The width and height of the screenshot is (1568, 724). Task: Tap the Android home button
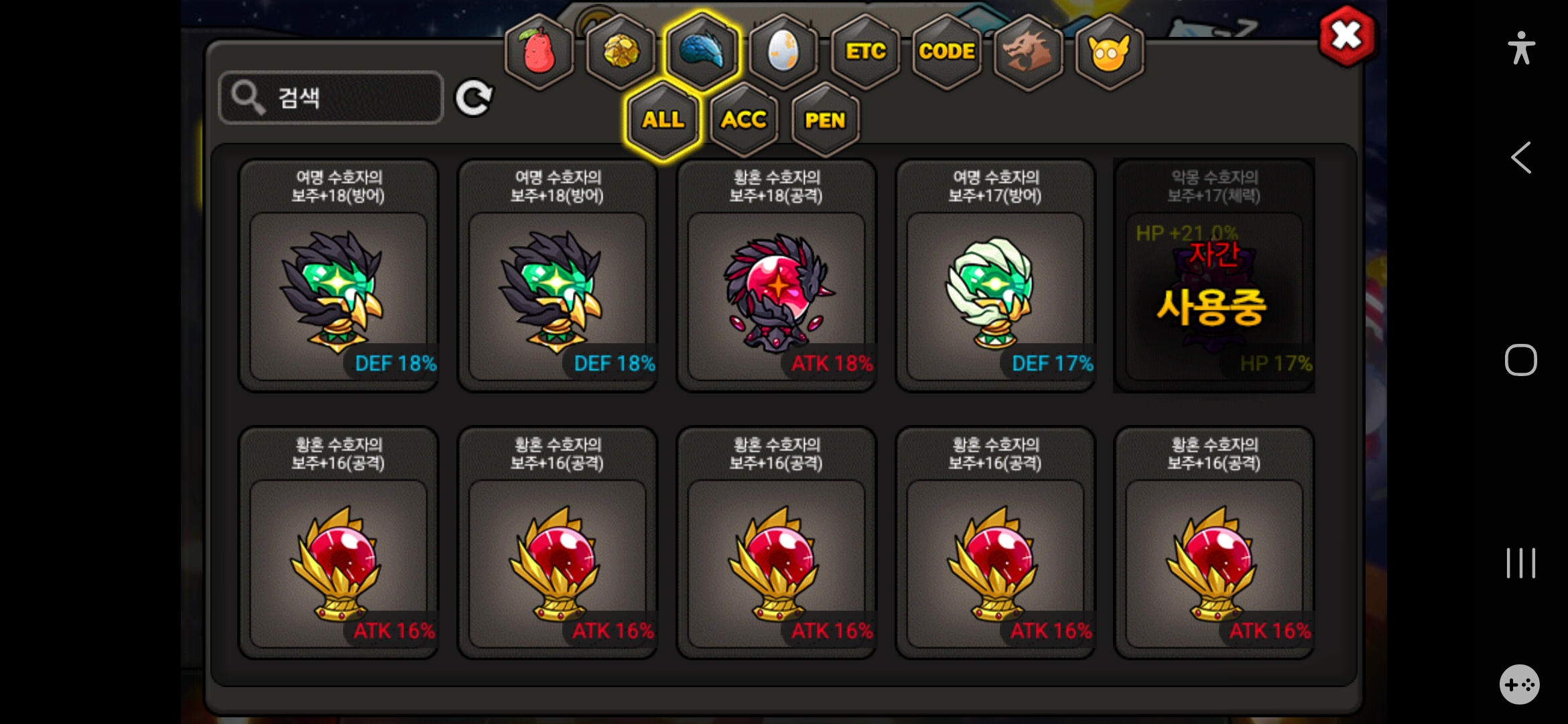pyautogui.click(x=1520, y=360)
